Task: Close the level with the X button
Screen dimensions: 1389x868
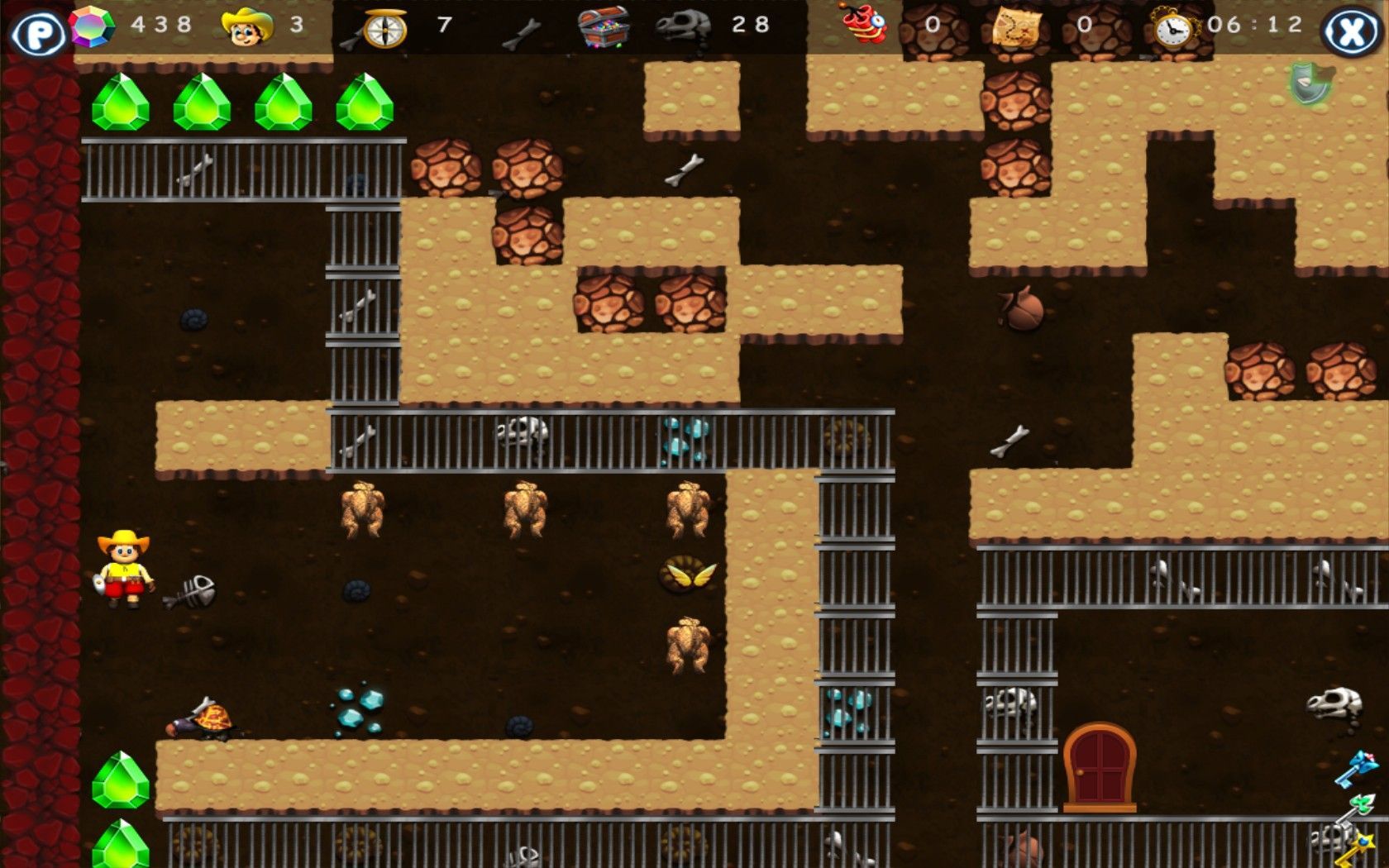Action: (1350, 33)
